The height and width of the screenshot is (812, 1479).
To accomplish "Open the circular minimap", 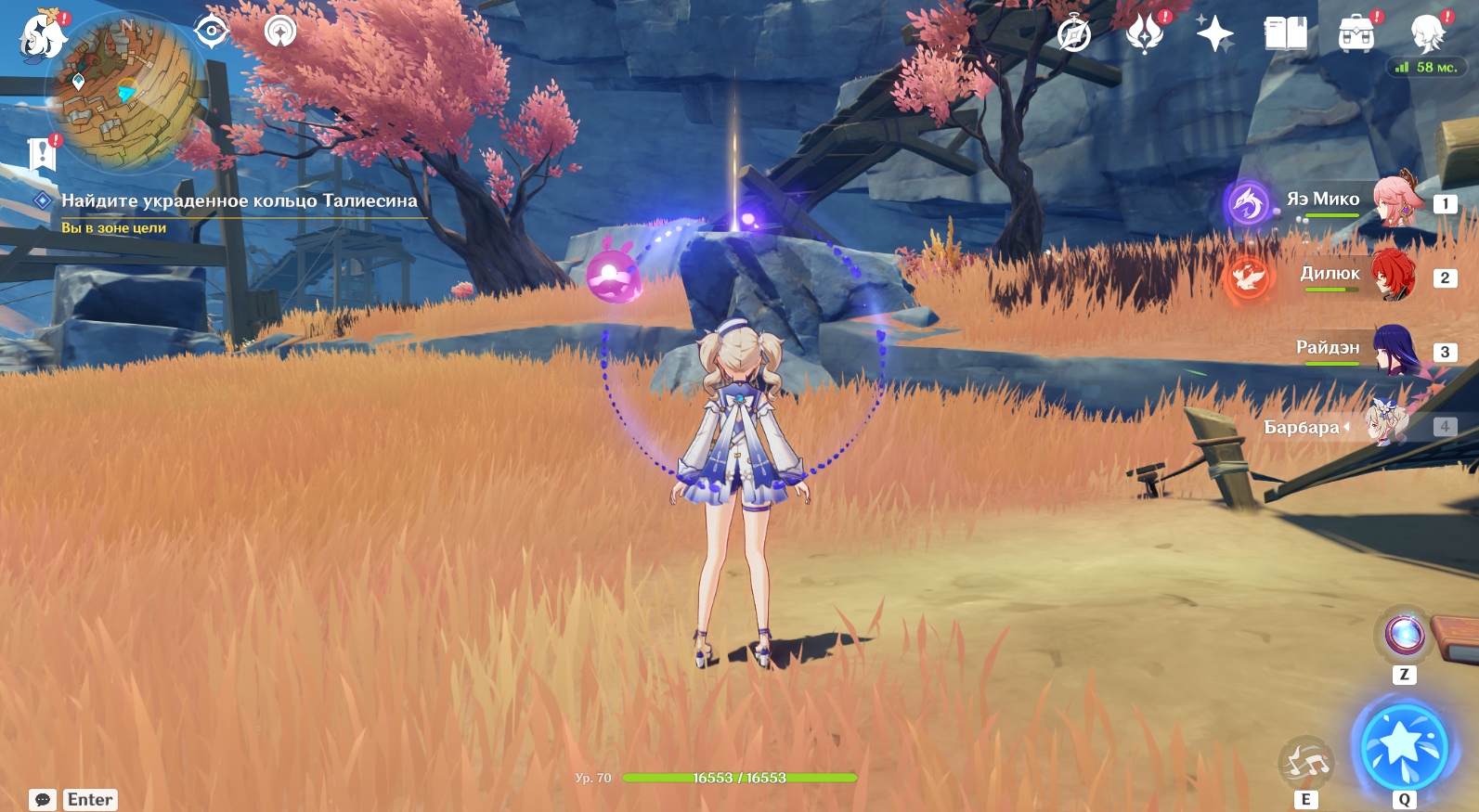I will (x=125, y=93).
